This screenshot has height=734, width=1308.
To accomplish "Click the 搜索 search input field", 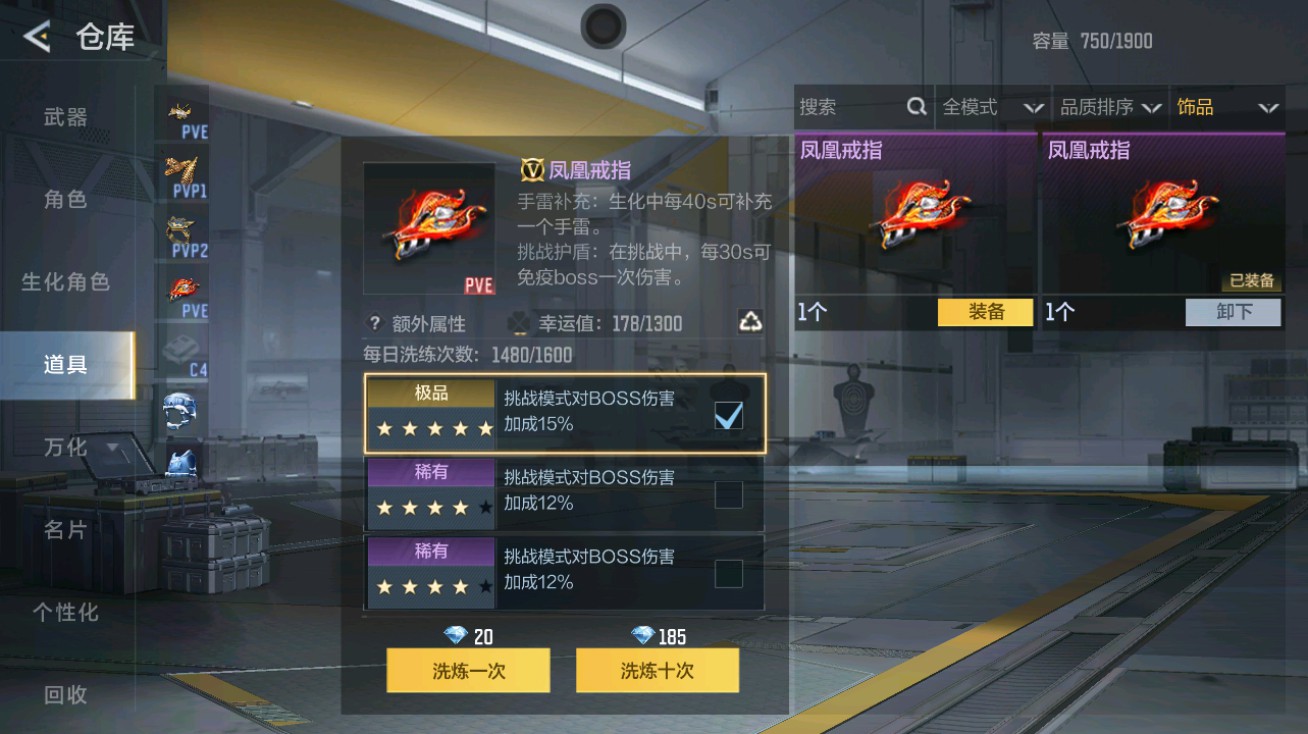I will click(x=850, y=106).
